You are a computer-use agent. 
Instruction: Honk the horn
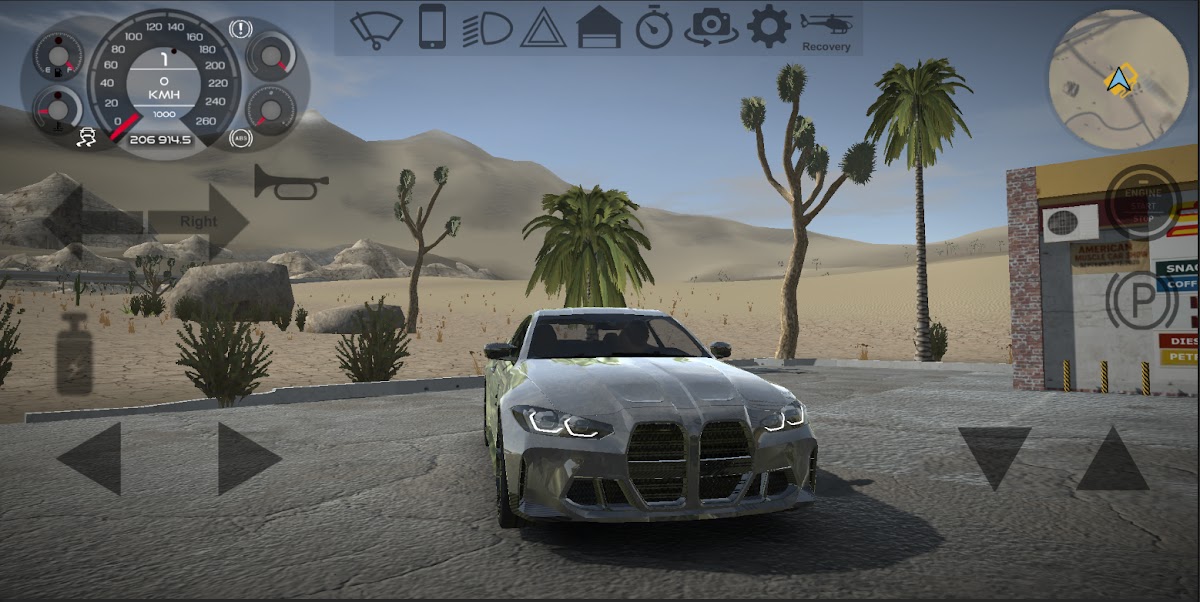click(x=290, y=182)
